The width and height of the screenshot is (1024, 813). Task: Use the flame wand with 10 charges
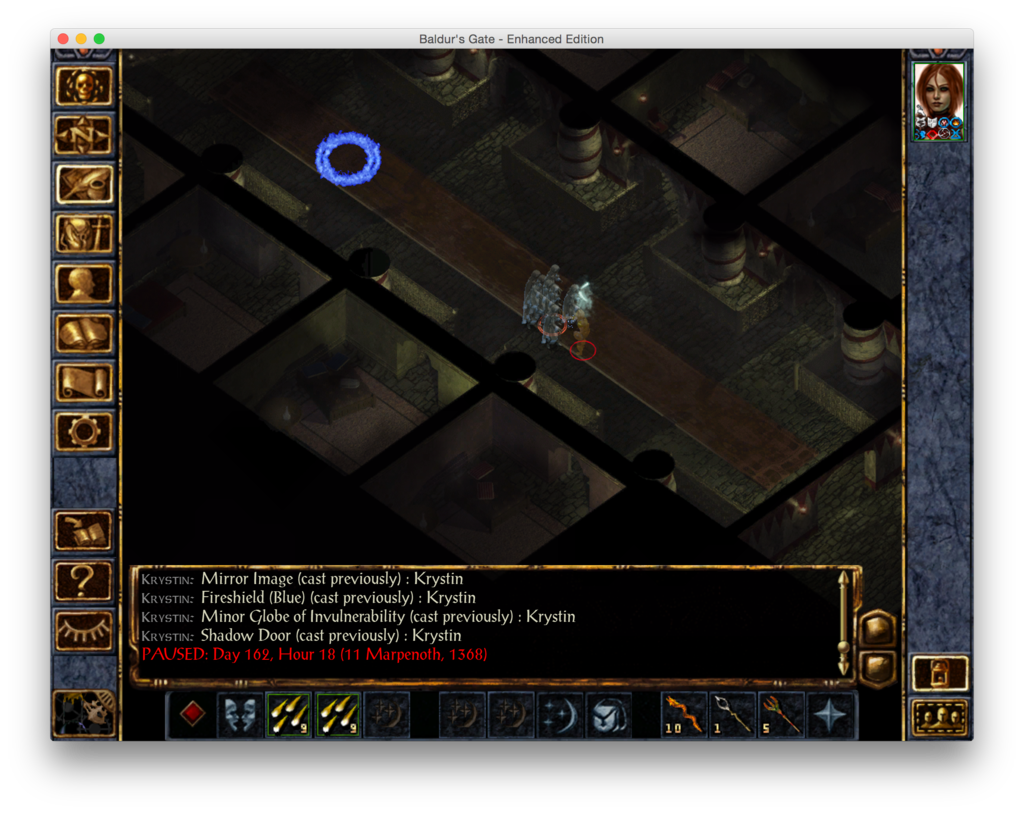tap(686, 714)
